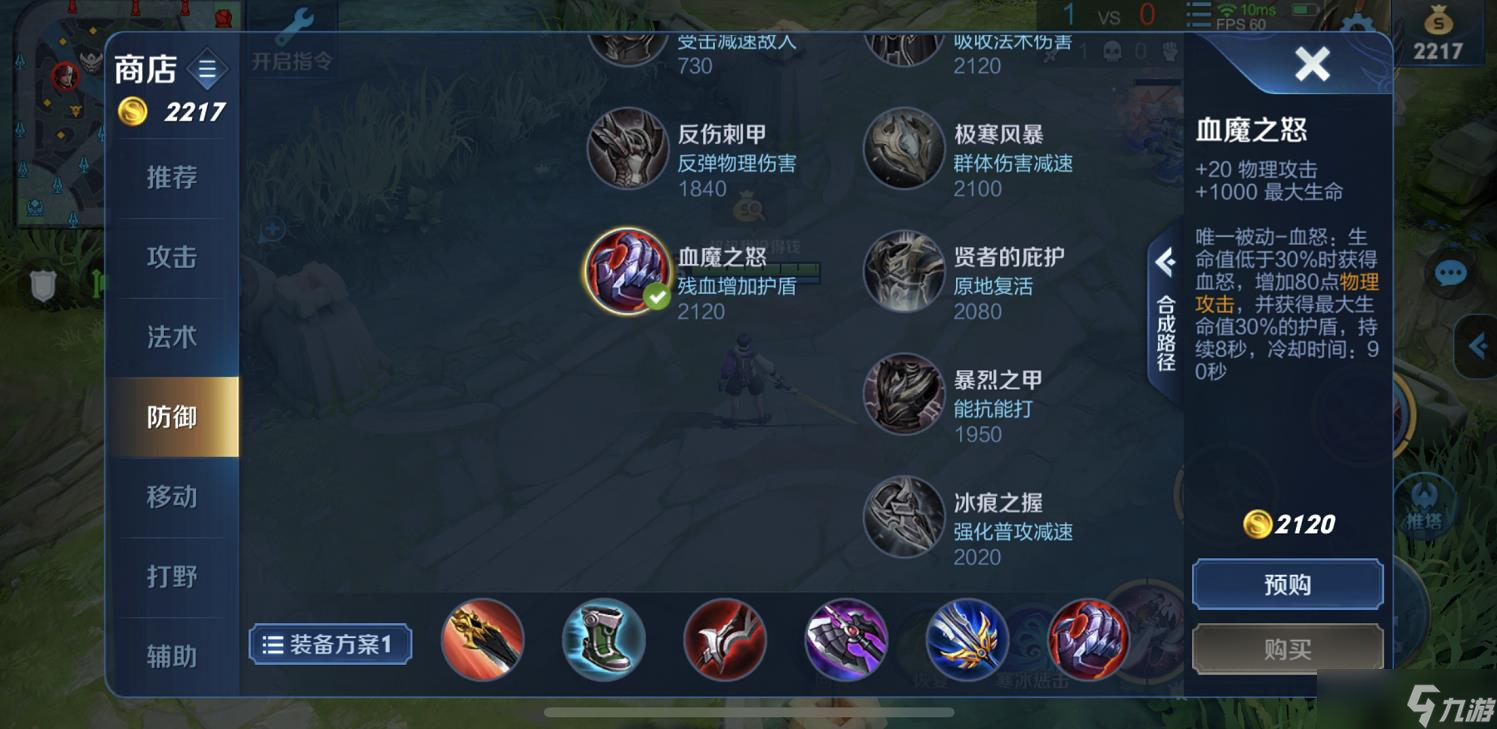The width and height of the screenshot is (1497, 729).
Task: Switch to the 打野 tab
Action: (172, 576)
